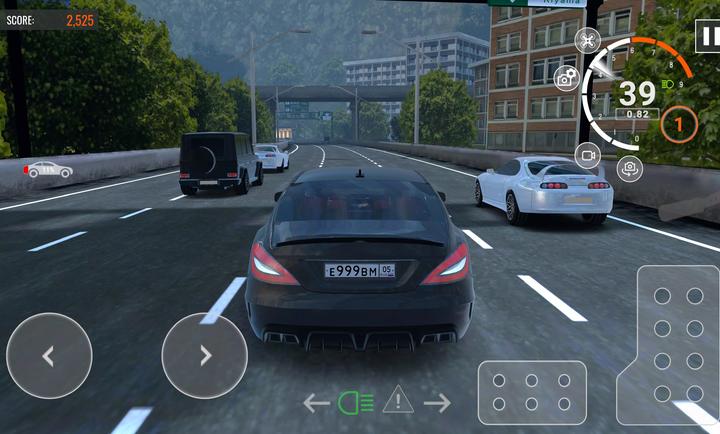The height and width of the screenshot is (434, 720).
Task: Toggle the green headlights icon
Action: (x=356, y=403)
